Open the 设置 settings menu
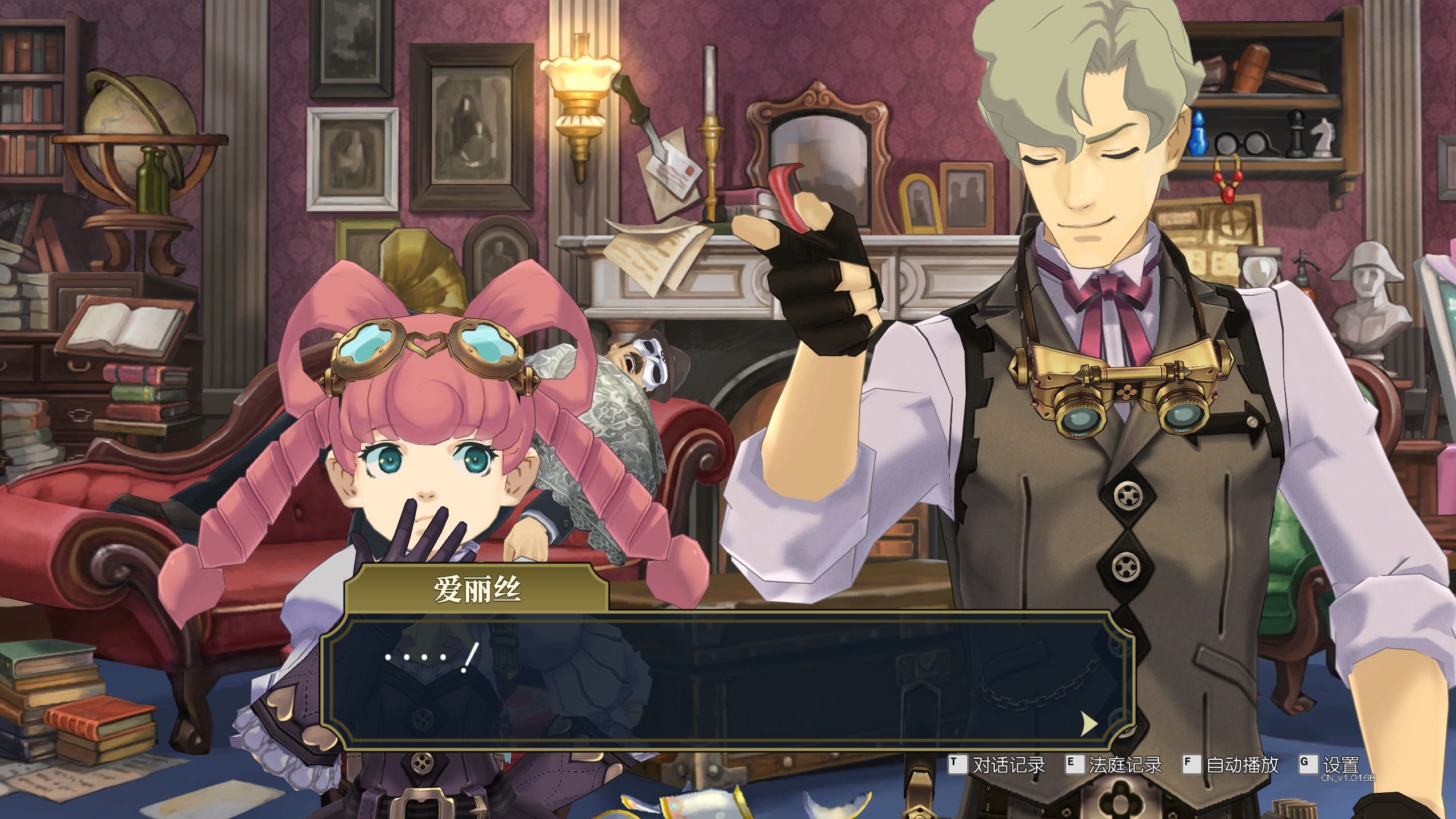This screenshot has width=1456, height=819. coord(1329,765)
